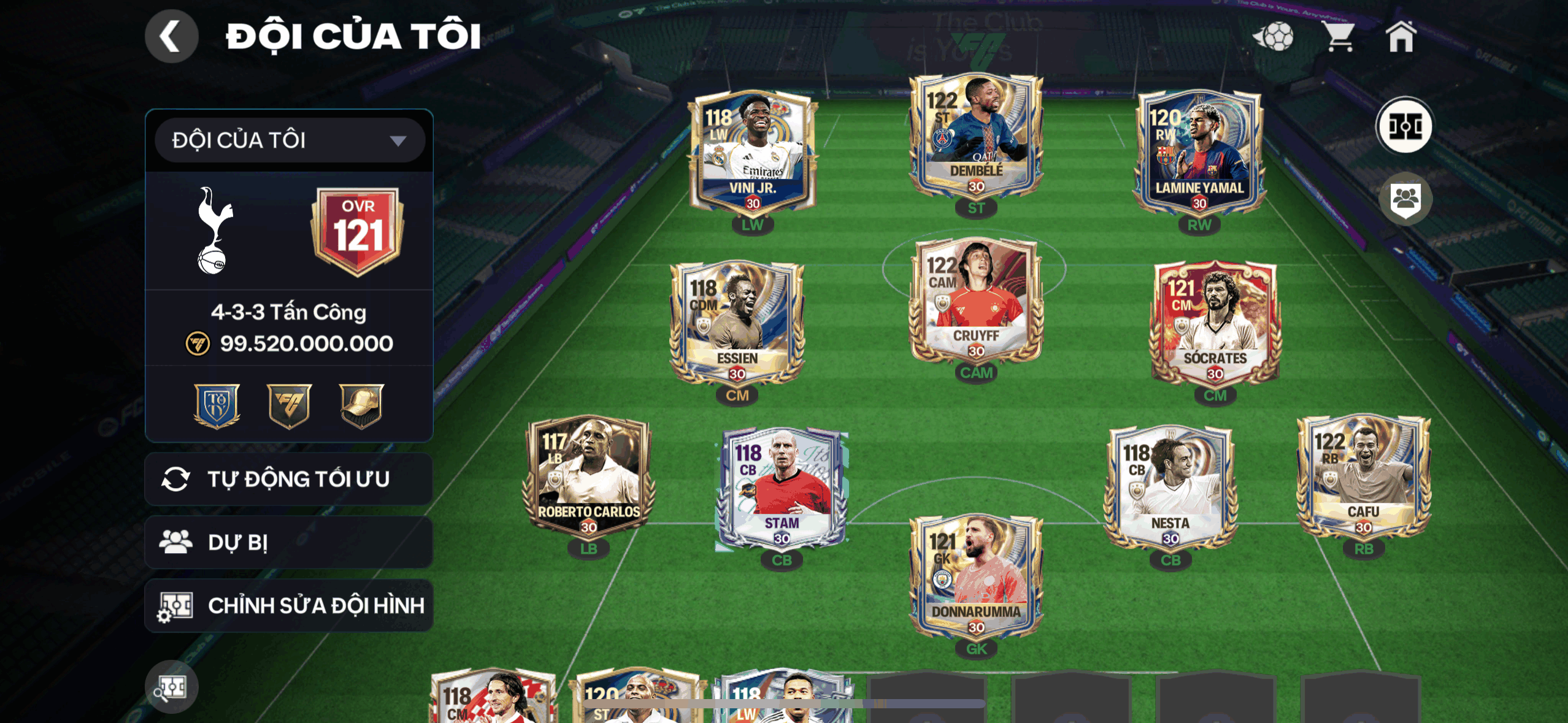Click the football match icon in top right

[x=1277, y=38]
